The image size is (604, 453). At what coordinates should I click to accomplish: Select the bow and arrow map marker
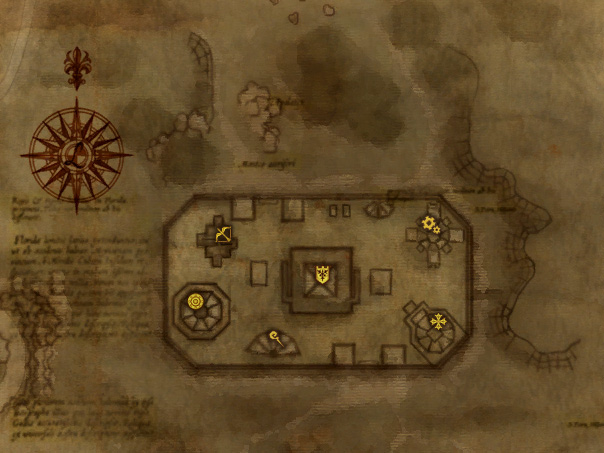222,236
